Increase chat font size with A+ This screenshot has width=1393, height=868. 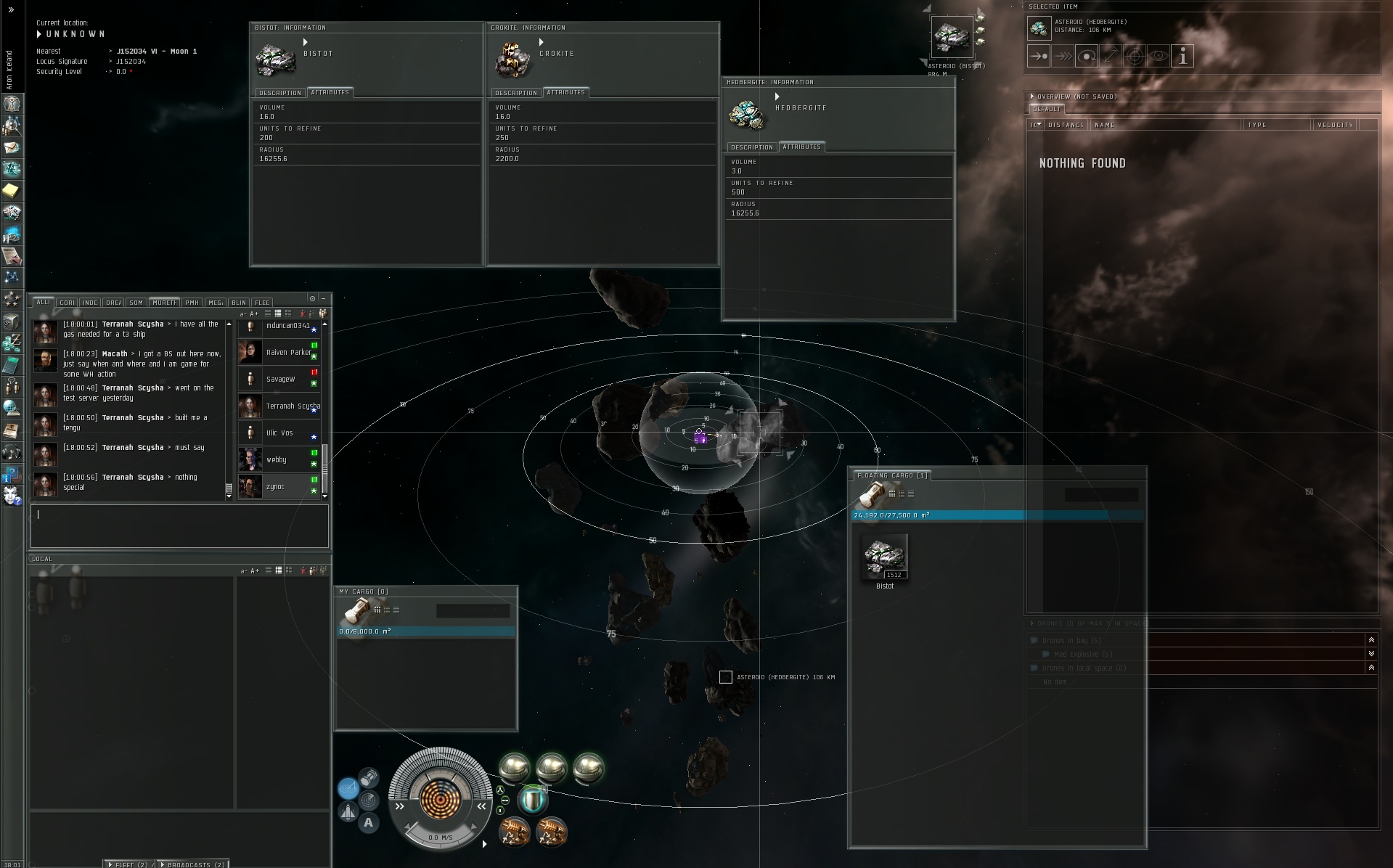pyautogui.click(x=255, y=314)
